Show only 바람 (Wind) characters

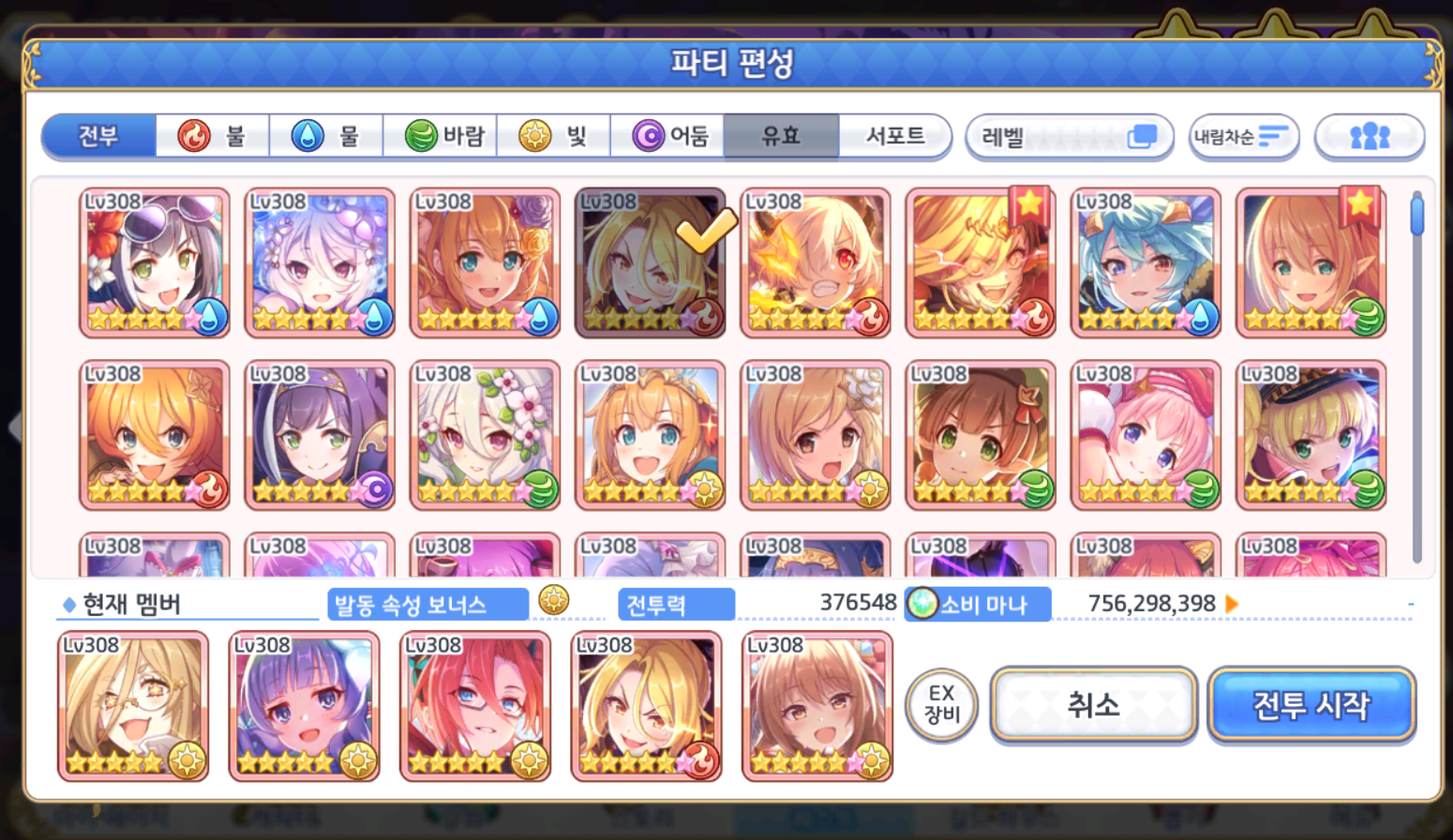(x=441, y=137)
